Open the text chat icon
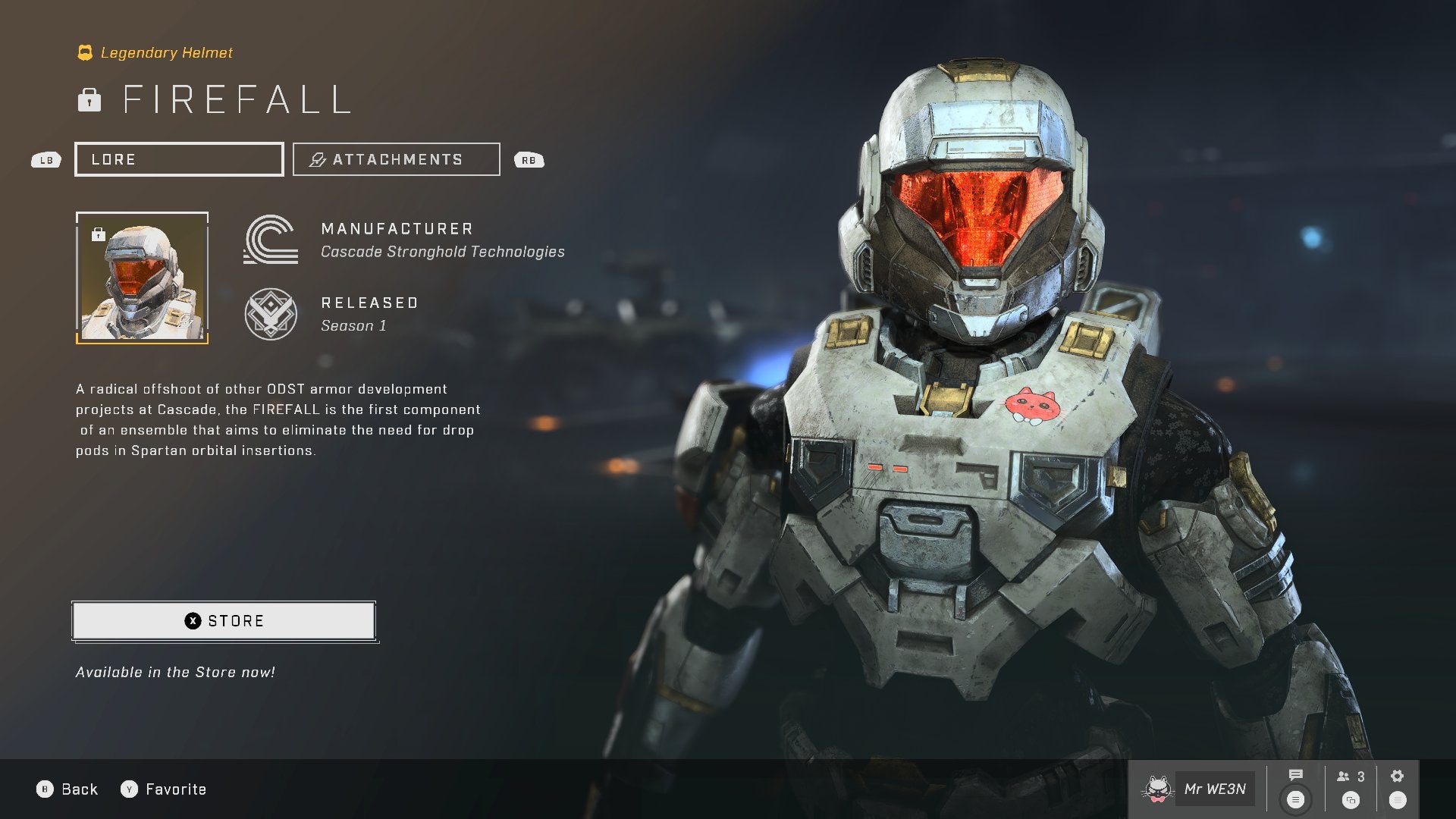 (1295, 776)
